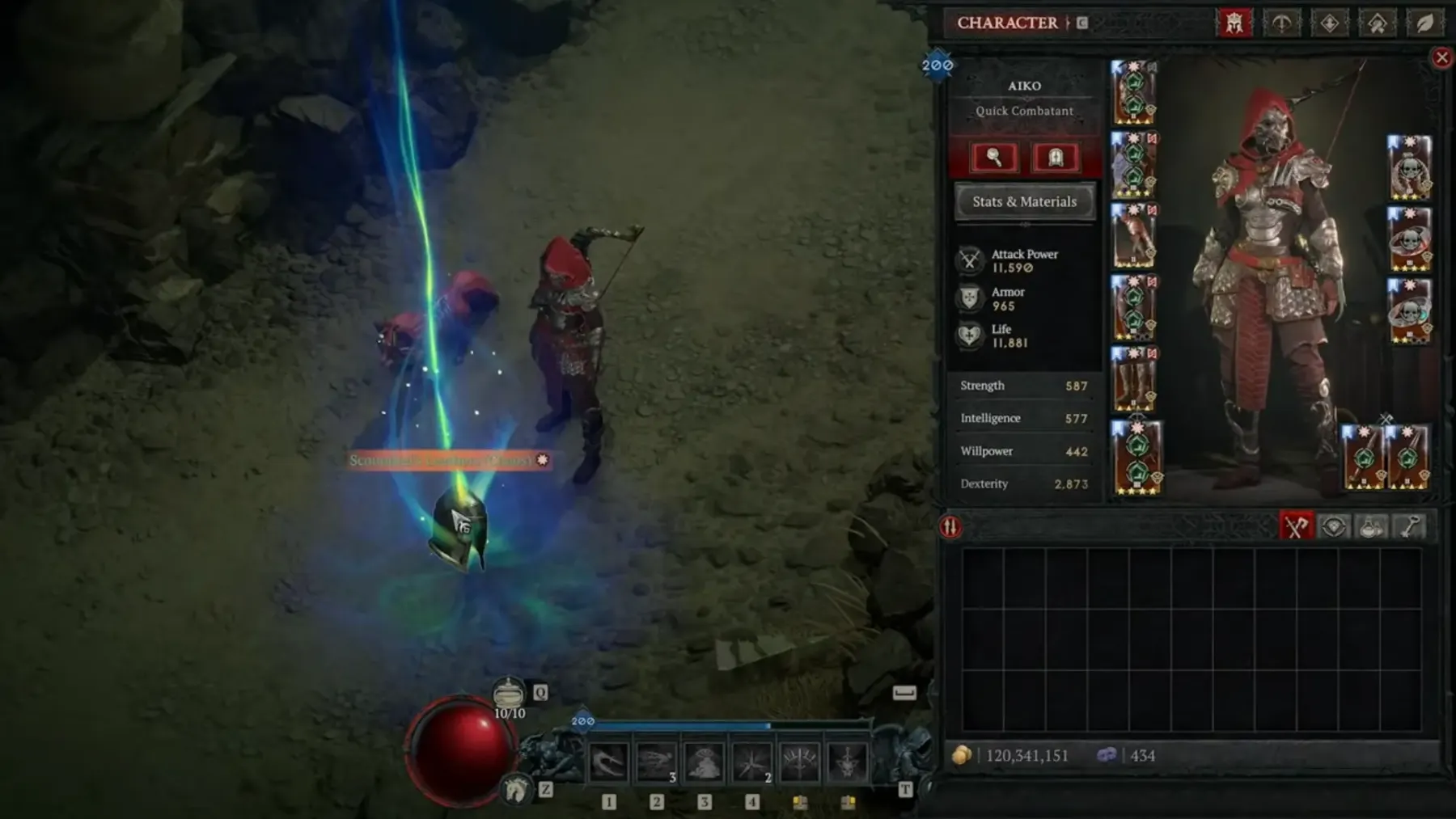Click the red sort inventory button
This screenshot has height=819, width=1456.
click(950, 527)
